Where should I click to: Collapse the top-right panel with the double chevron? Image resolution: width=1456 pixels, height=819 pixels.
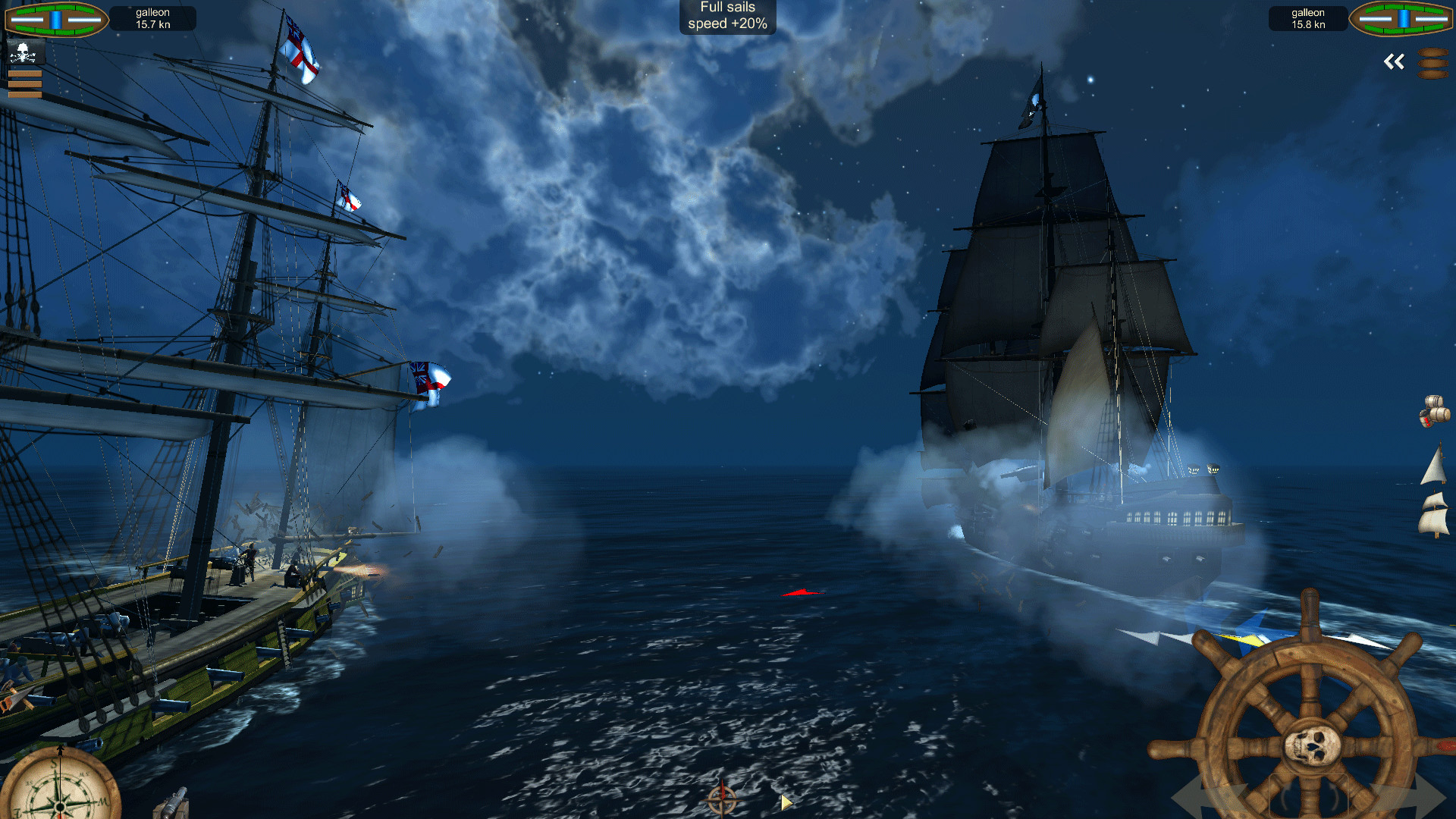click(x=1394, y=61)
